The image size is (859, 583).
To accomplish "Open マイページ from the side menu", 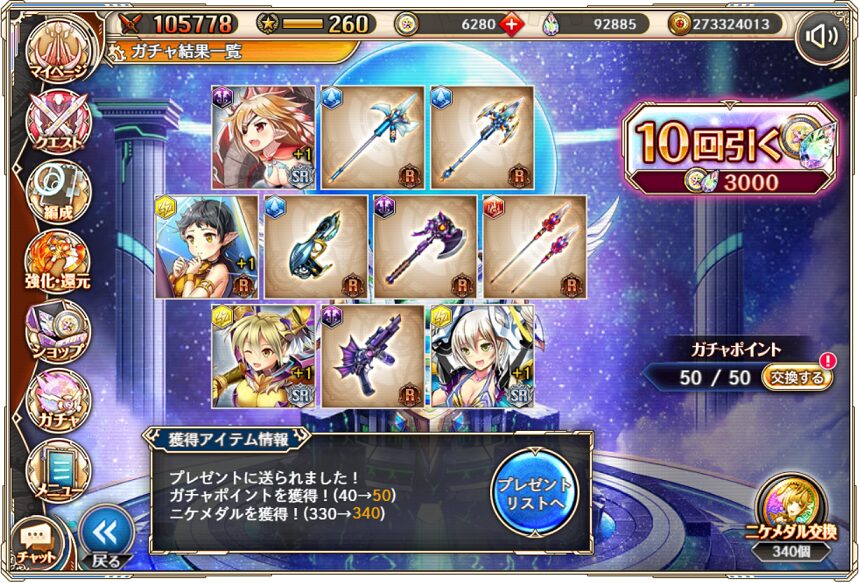I will pyautogui.click(x=57, y=53).
